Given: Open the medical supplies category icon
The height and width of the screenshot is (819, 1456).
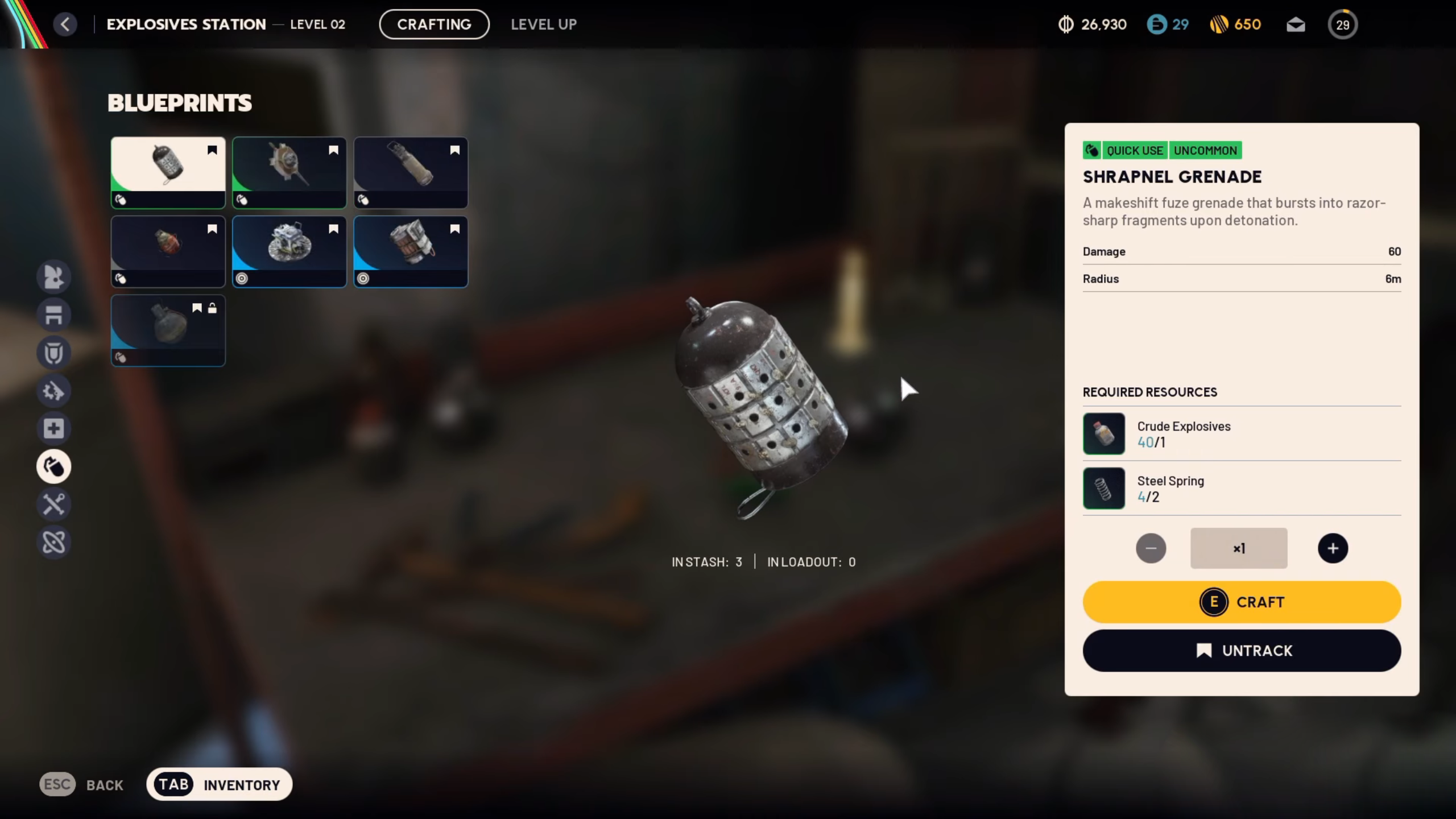Looking at the screenshot, I should point(54,428).
